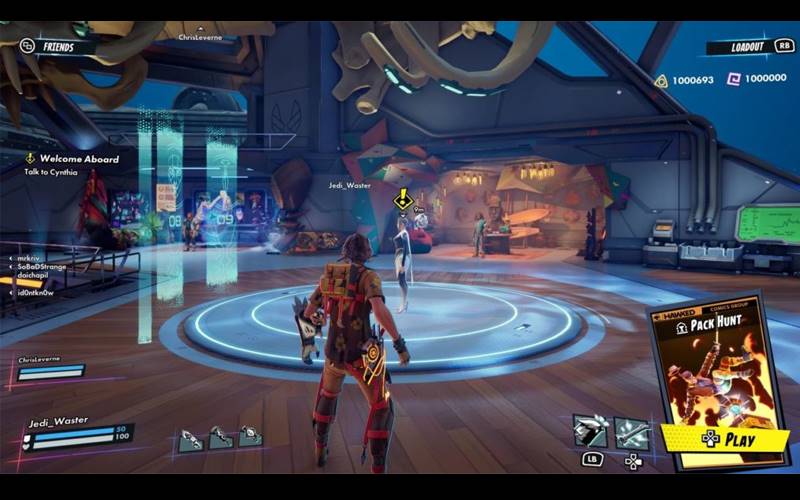Click the Play button on the mission card

pos(726,438)
